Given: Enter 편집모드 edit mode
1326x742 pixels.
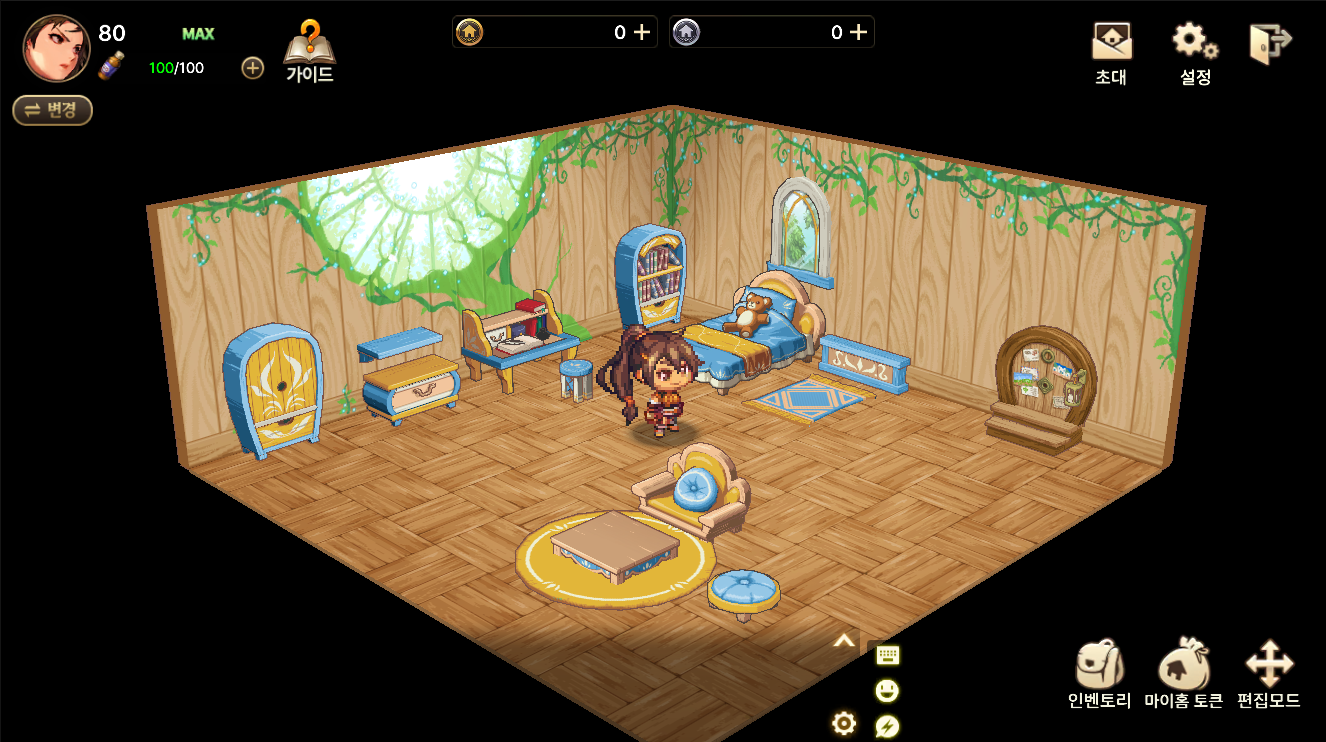Looking at the screenshot, I should (1269, 674).
